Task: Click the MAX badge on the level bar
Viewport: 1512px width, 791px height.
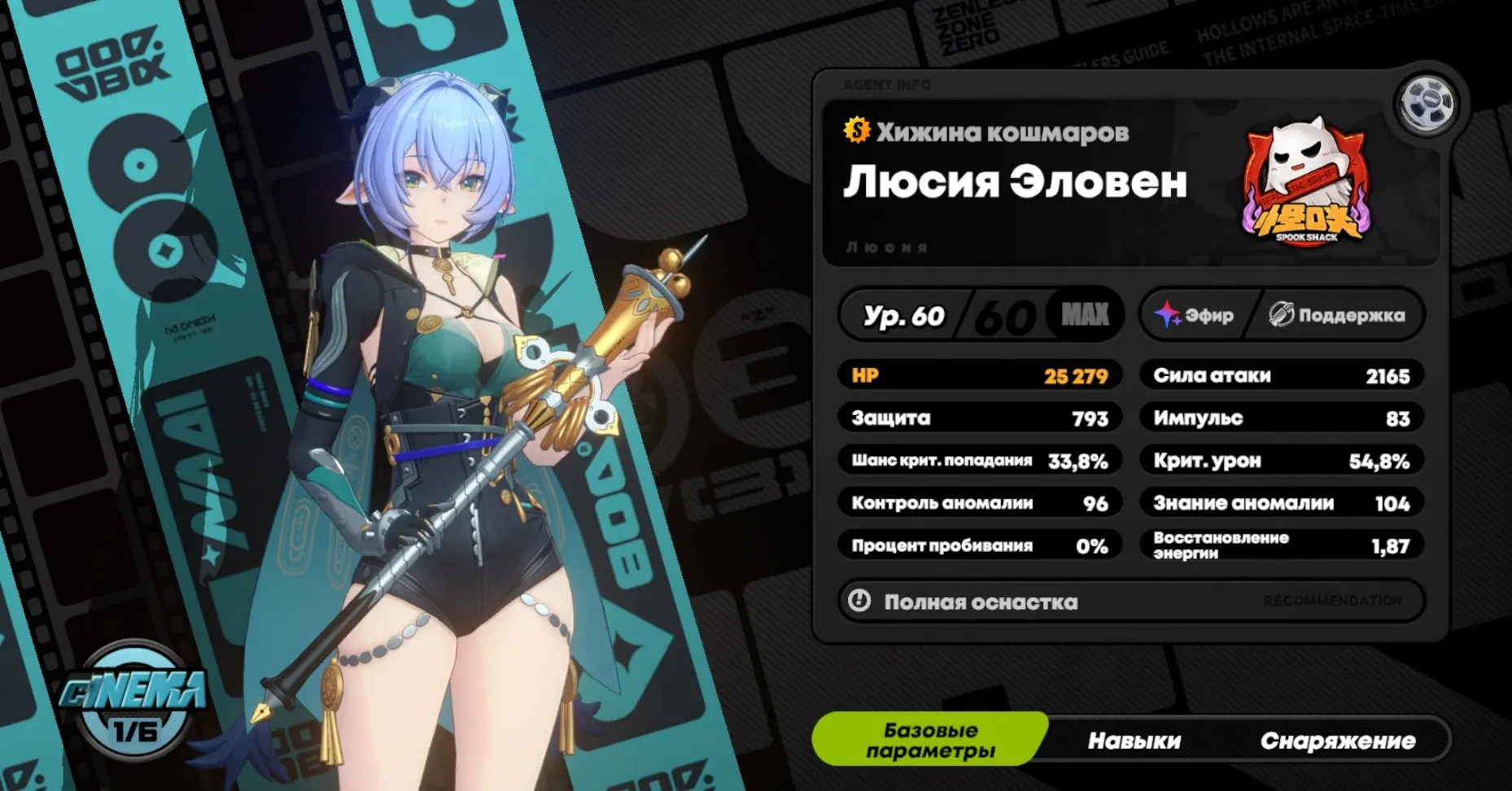Action: coord(1085,313)
